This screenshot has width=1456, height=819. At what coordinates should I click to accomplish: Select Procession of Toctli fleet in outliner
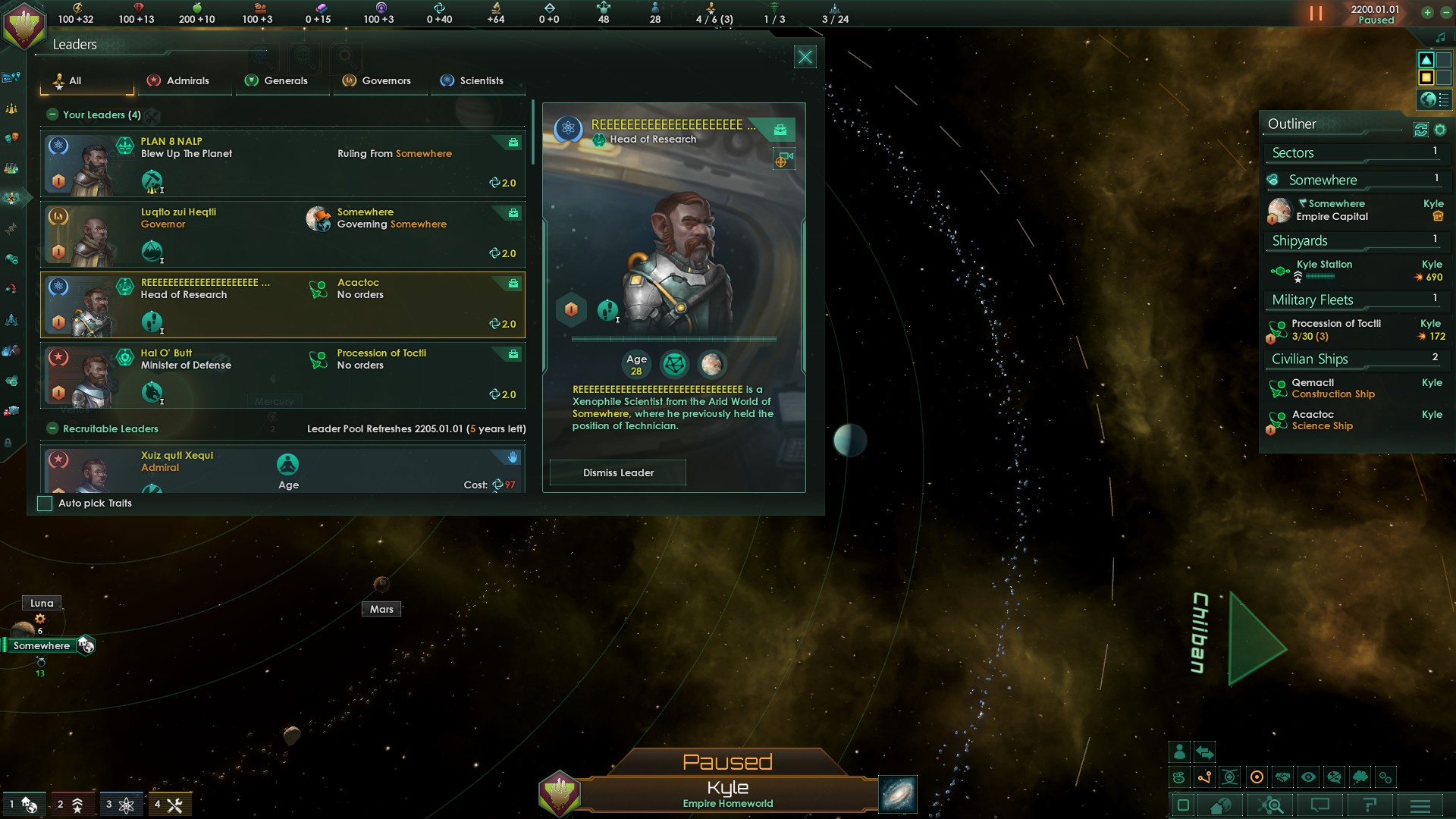pos(1335,329)
